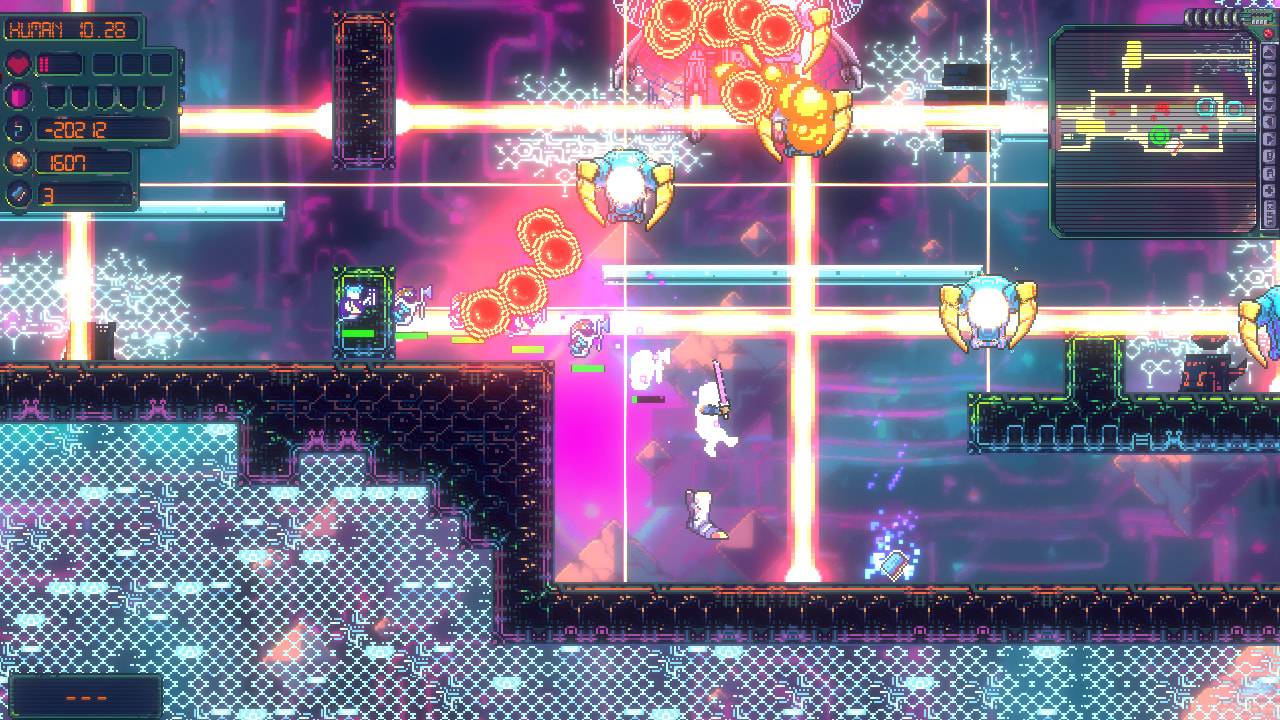The width and height of the screenshot is (1280, 720).
Task: Click the grid icon at the minimap sidebar bottom
Action: coord(1271,211)
